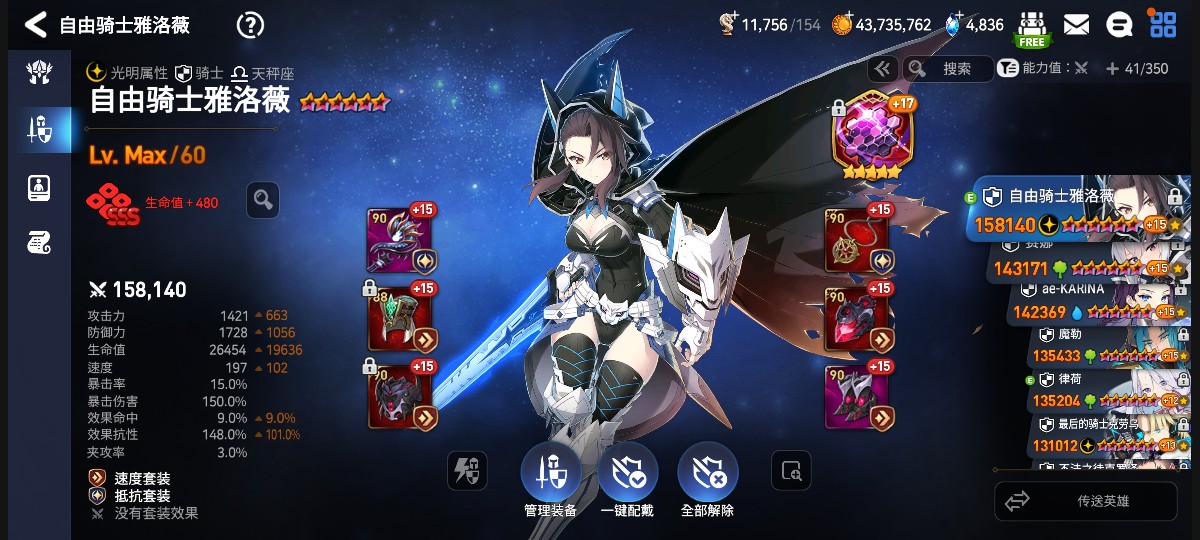This screenshot has height=540, width=1200.
Task: Select the red necklace equipment slot
Action: pyautogui.click(x=858, y=241)
